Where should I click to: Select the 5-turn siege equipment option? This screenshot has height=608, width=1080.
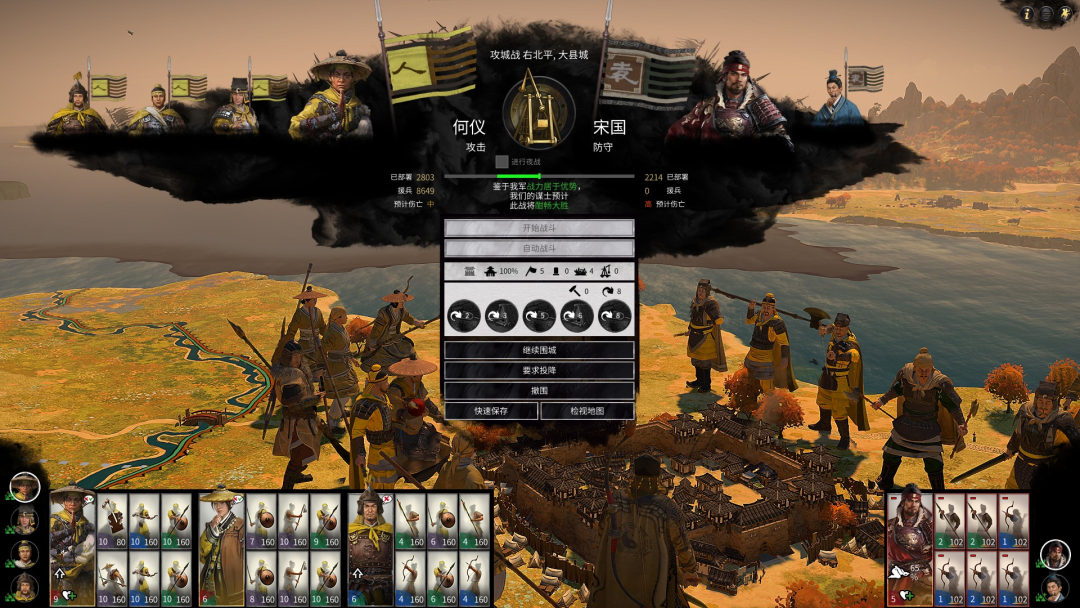[x=539, y=316]
